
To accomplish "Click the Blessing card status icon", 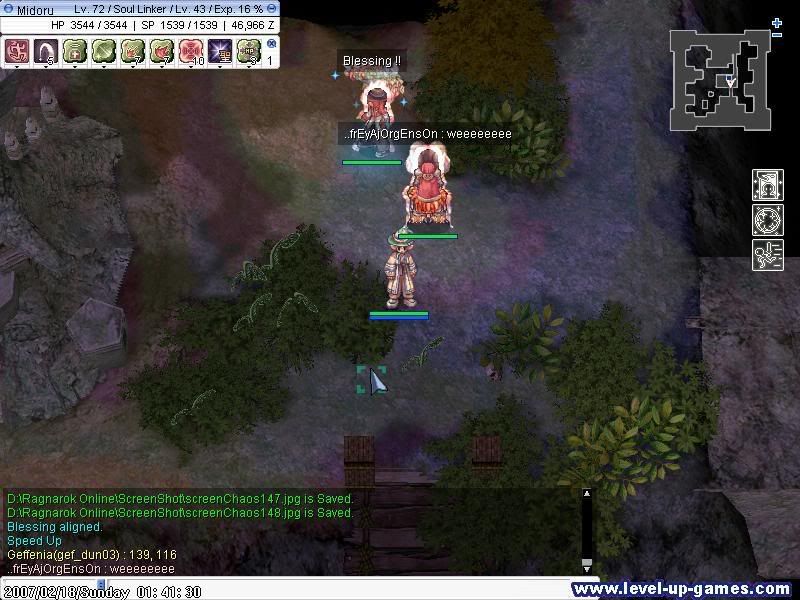I will pos(768,186).
